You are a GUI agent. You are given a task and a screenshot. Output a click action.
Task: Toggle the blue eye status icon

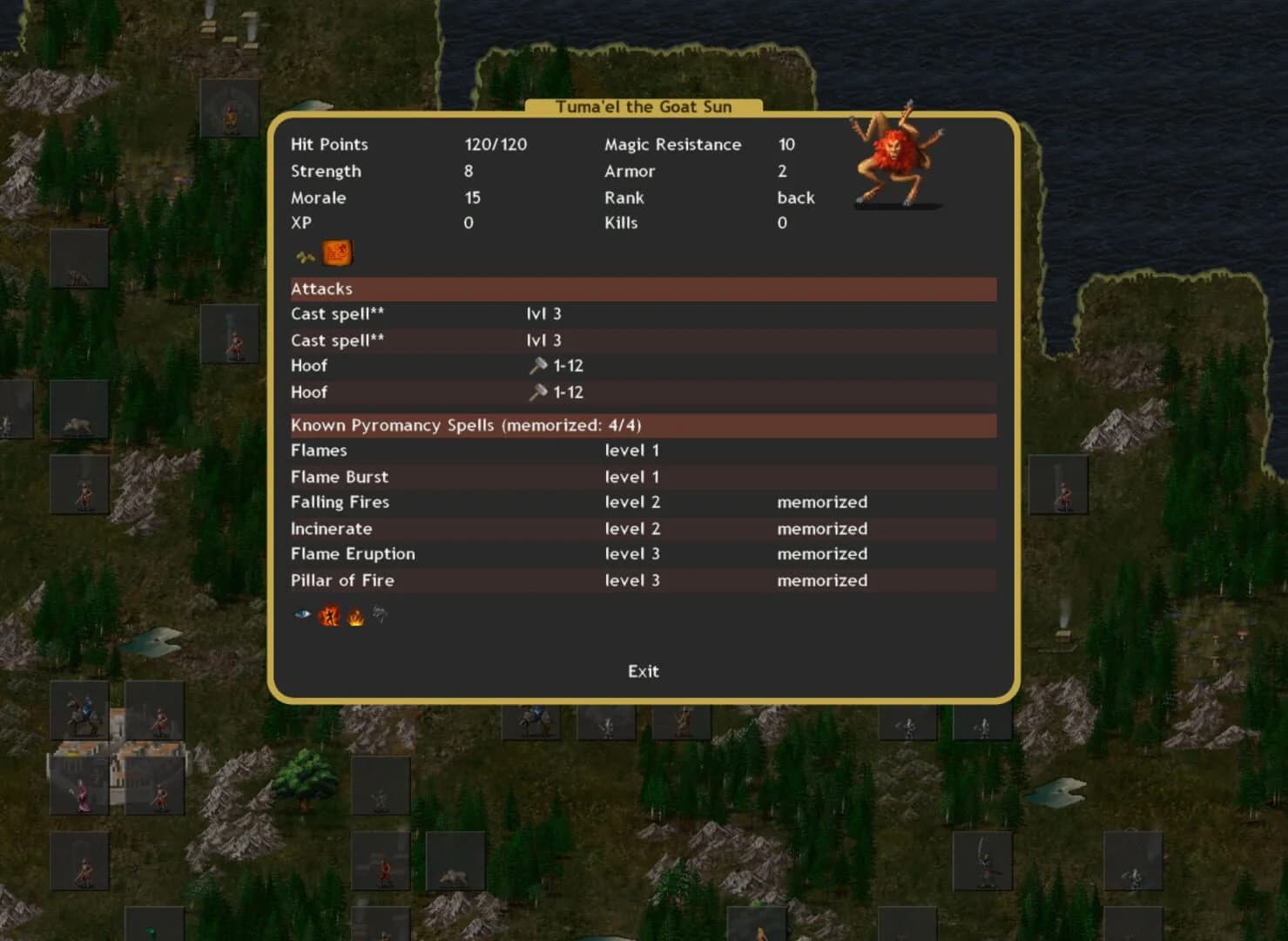coord(300,614)
